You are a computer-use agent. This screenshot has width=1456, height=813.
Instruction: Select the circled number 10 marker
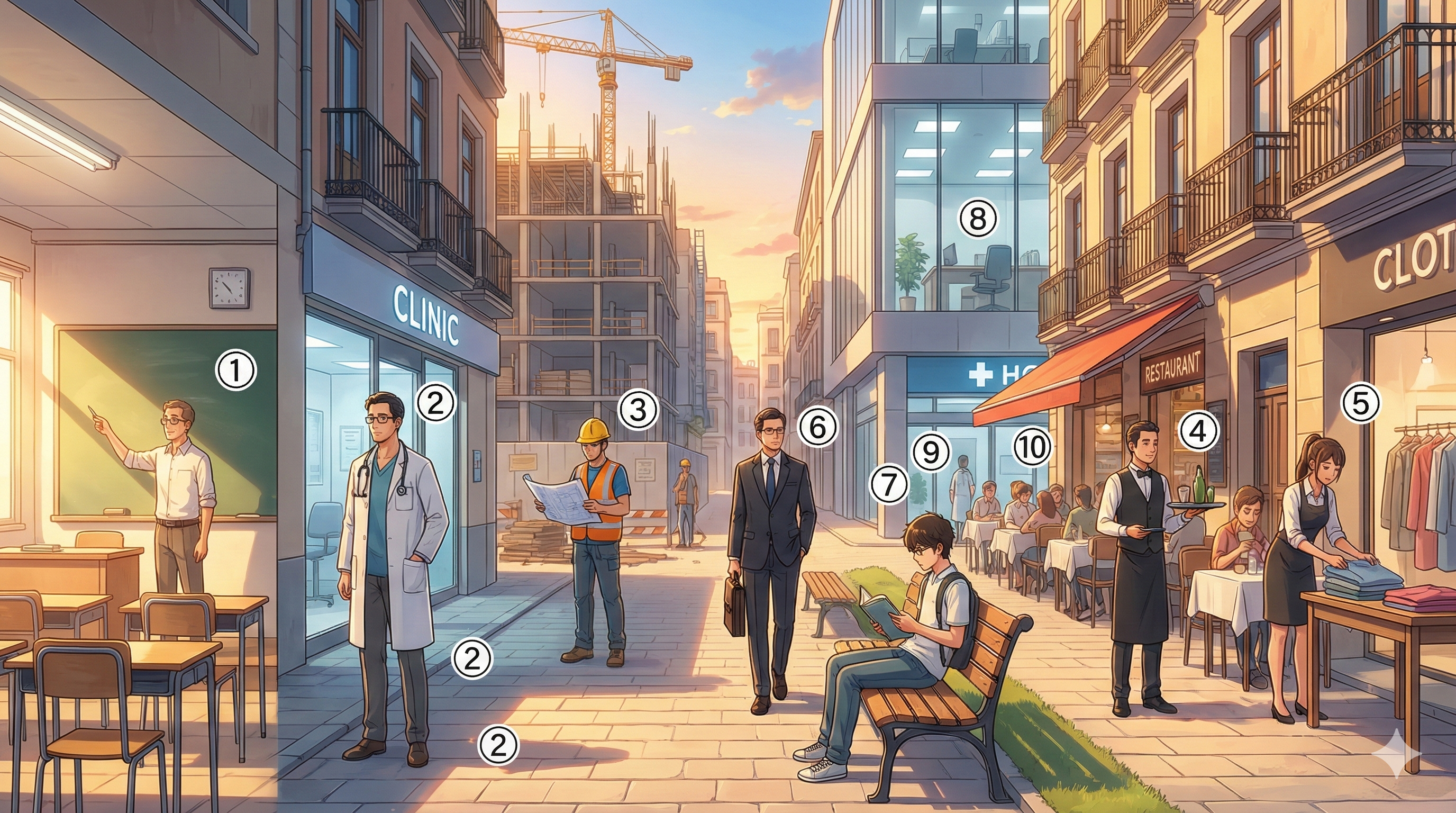(1032, 448)
